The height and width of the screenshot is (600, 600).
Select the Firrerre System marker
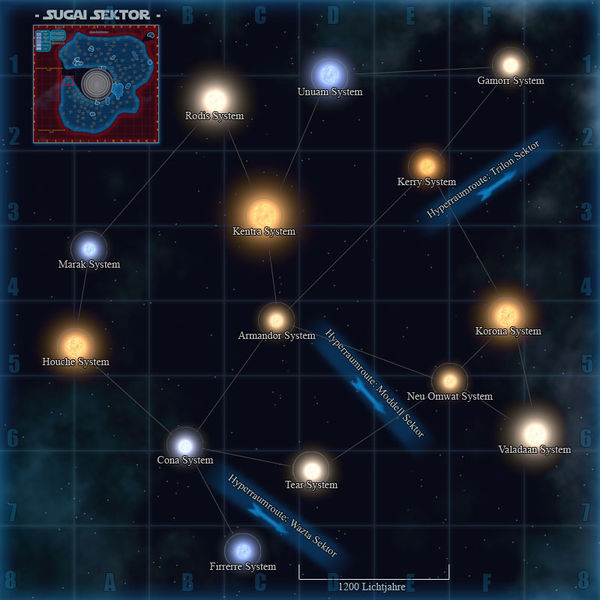point(241,549)
